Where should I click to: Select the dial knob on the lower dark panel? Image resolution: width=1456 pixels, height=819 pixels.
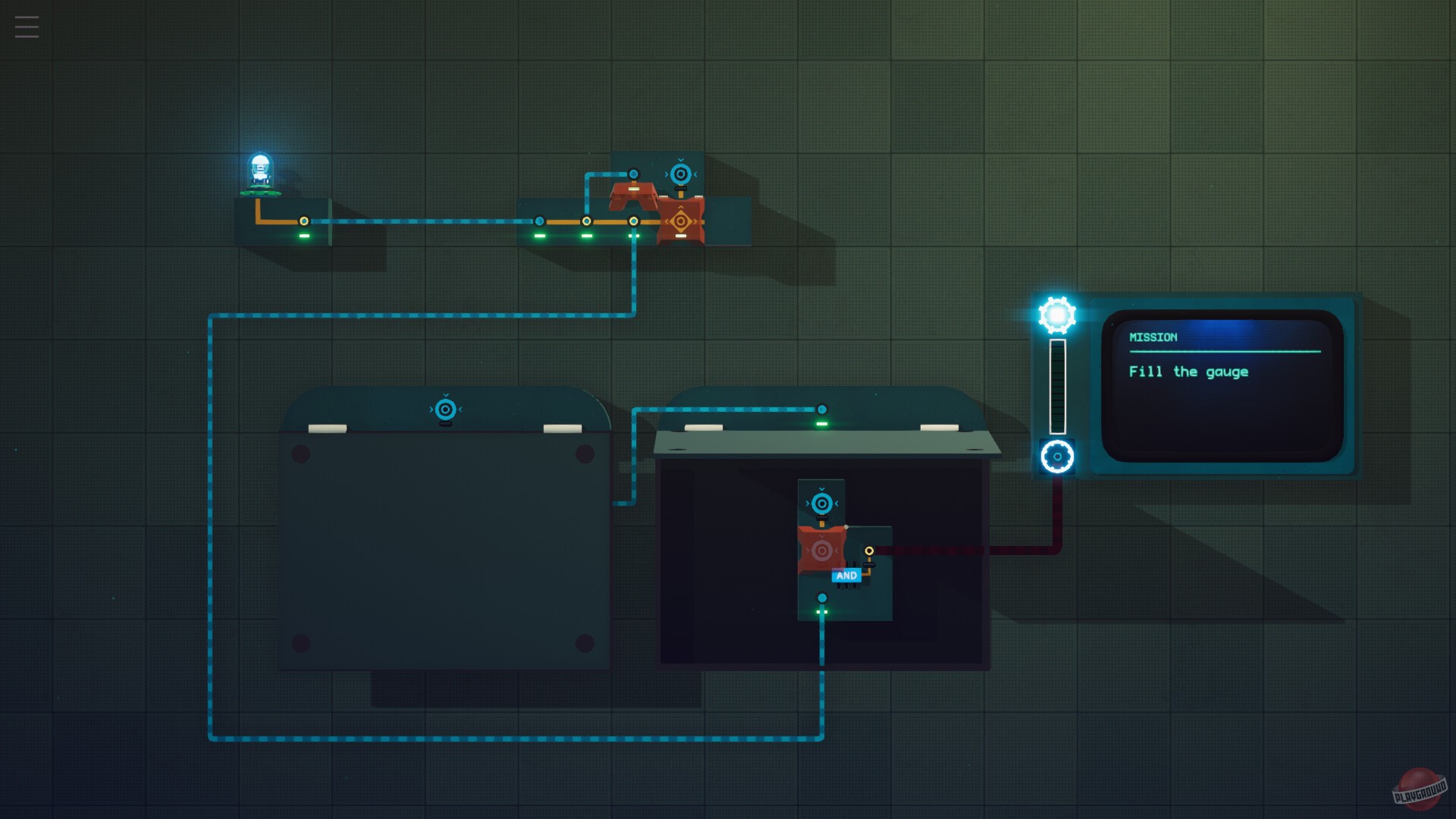(x=822, y=503)
